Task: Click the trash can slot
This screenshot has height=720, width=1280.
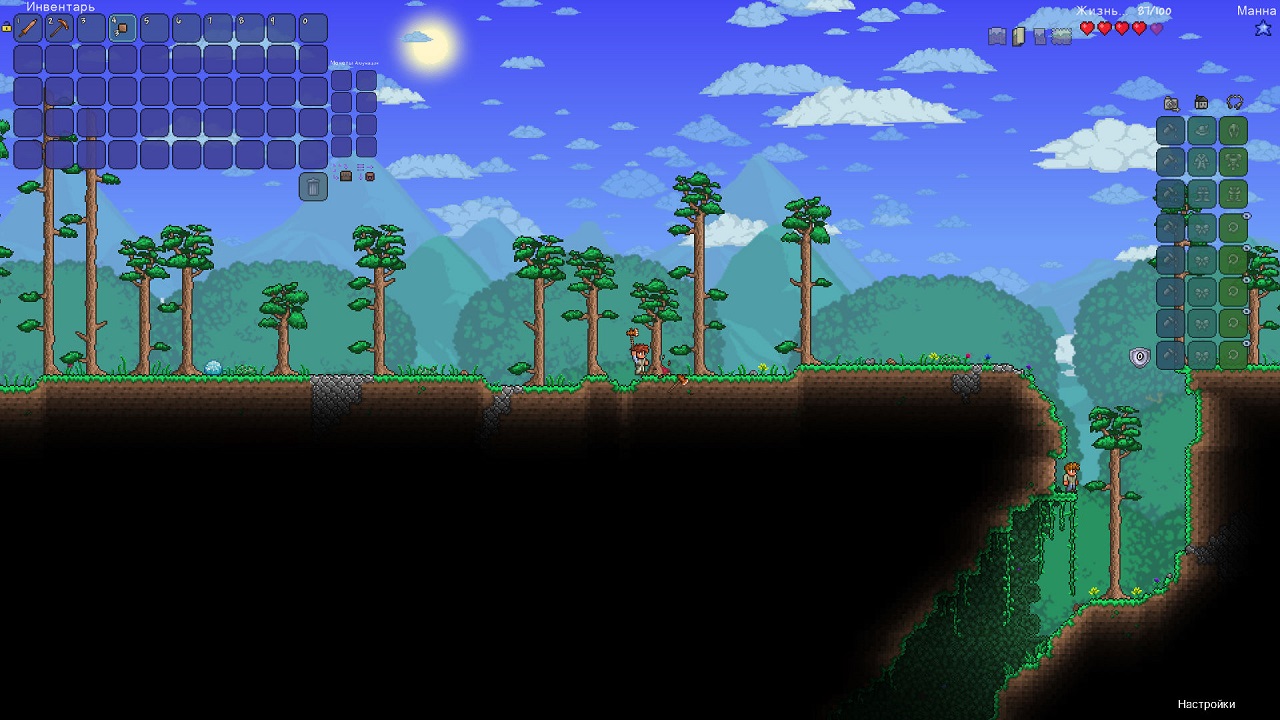Action: (313, 187)
